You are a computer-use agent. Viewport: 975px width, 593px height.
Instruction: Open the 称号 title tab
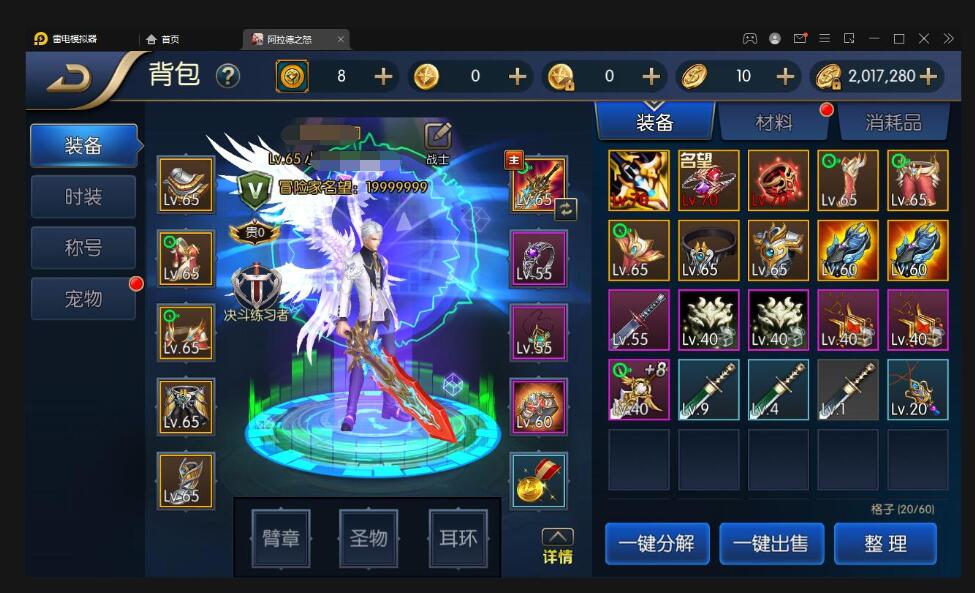[84, 247]
